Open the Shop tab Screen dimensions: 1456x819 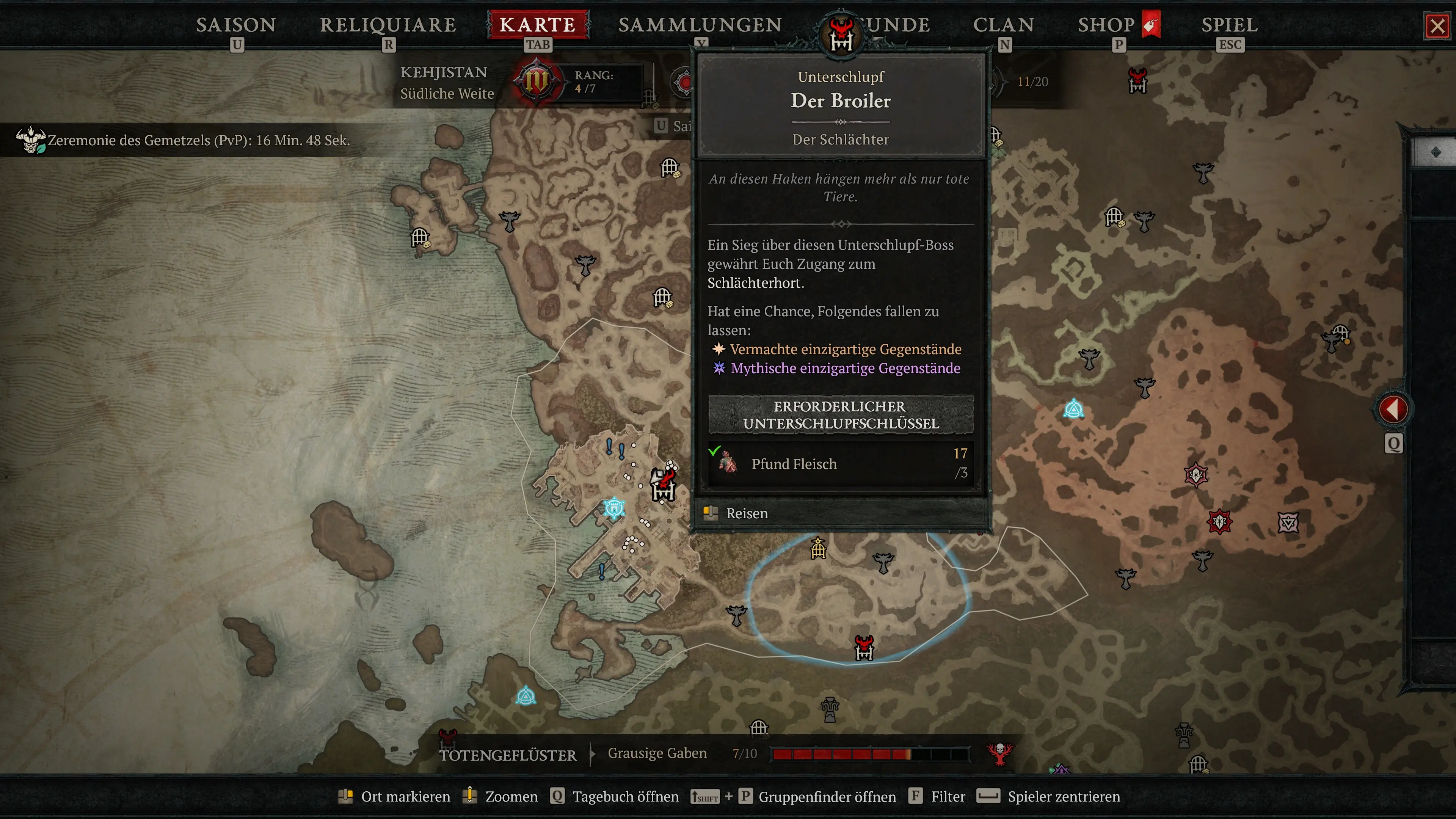point(1106,25)
